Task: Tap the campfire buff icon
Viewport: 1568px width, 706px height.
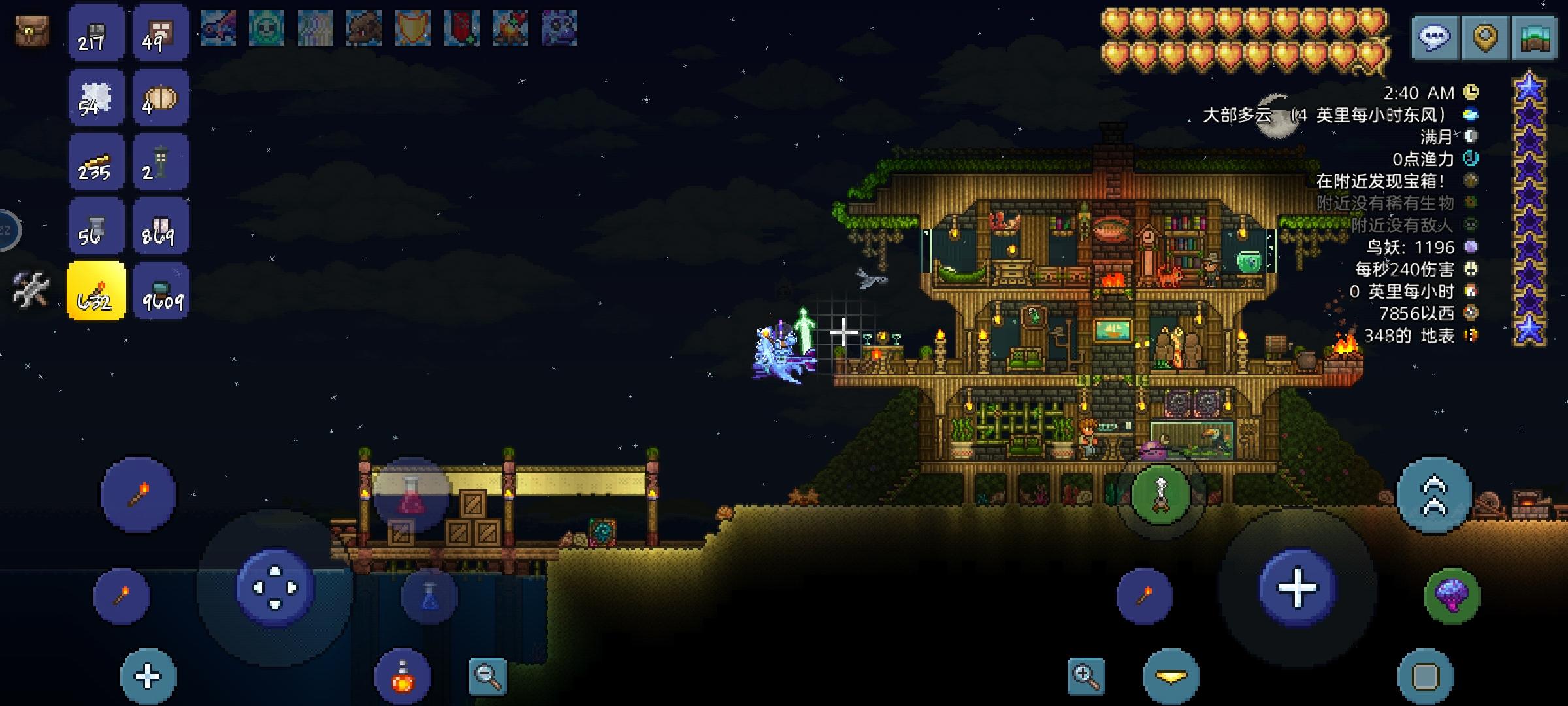Action: tap(510, 29)
